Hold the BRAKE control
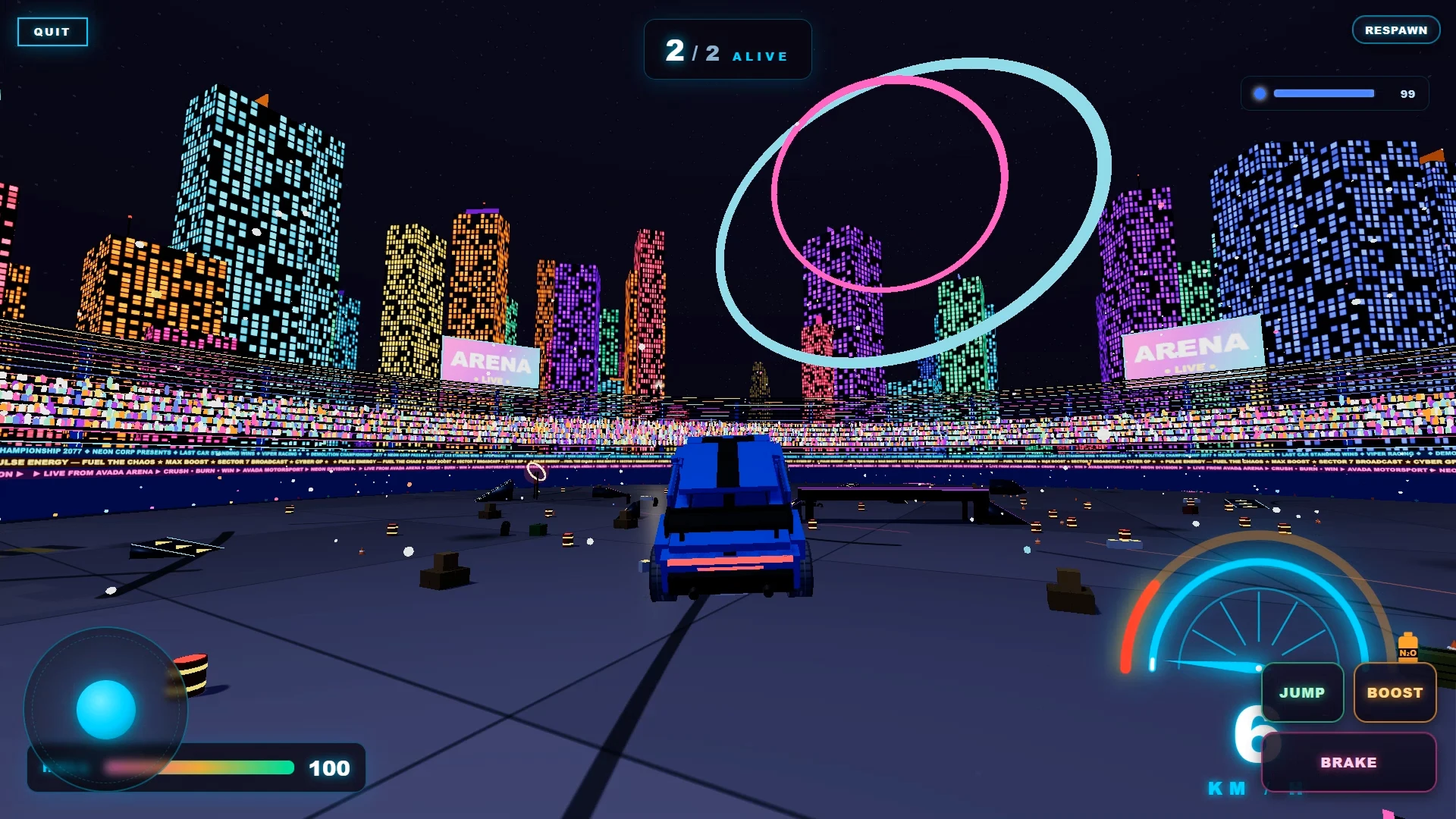This screenshot has width=1456, height=819. (1349, 763)
